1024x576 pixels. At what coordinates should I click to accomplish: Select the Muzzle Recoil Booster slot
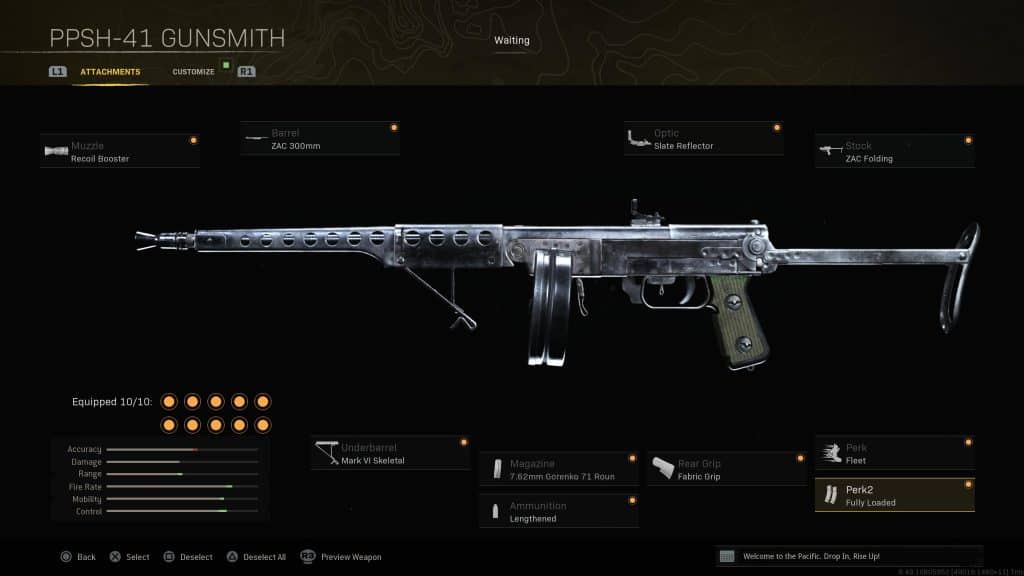120,152
